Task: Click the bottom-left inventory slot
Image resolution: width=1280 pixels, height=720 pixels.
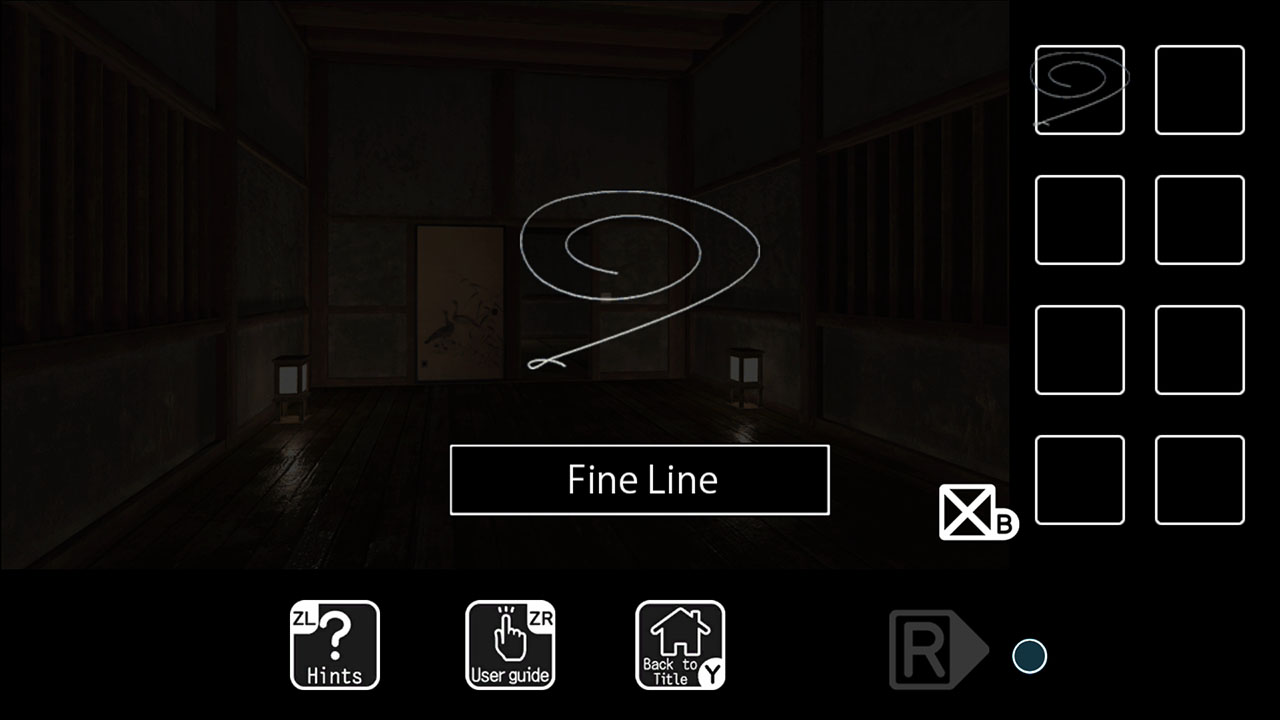Action: coord(1078,480)
